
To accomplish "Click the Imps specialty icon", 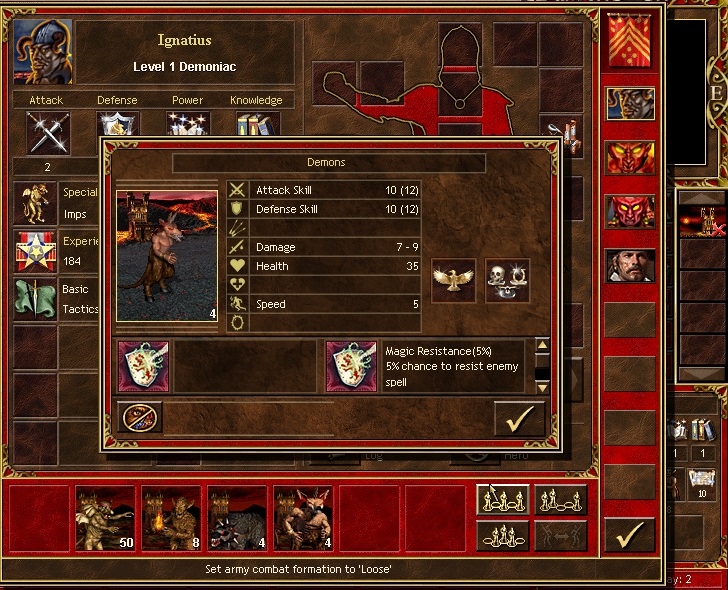I will pos(36,202).
